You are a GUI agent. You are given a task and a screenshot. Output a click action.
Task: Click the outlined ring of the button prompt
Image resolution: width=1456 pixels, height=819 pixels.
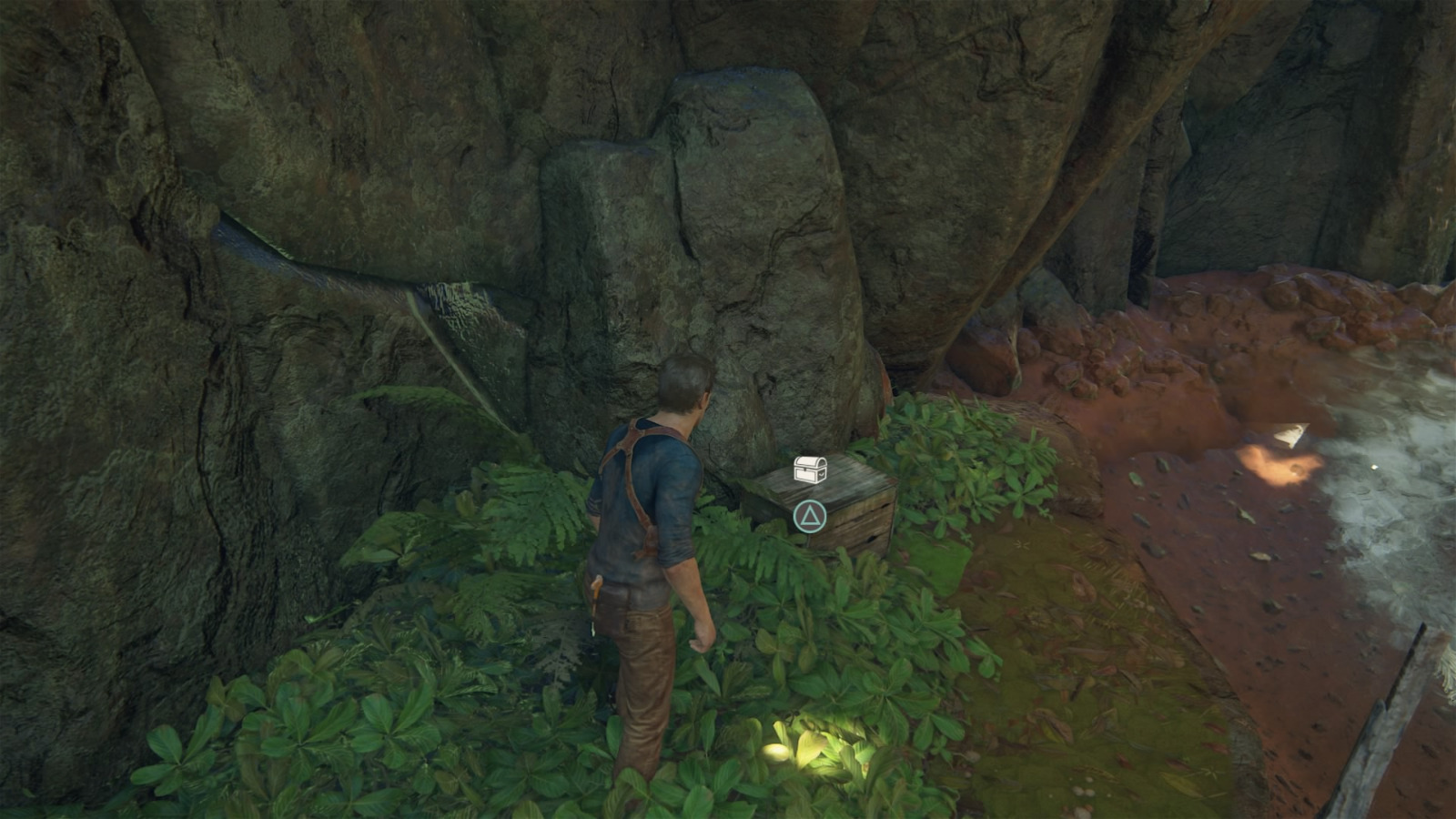[794, 515]
